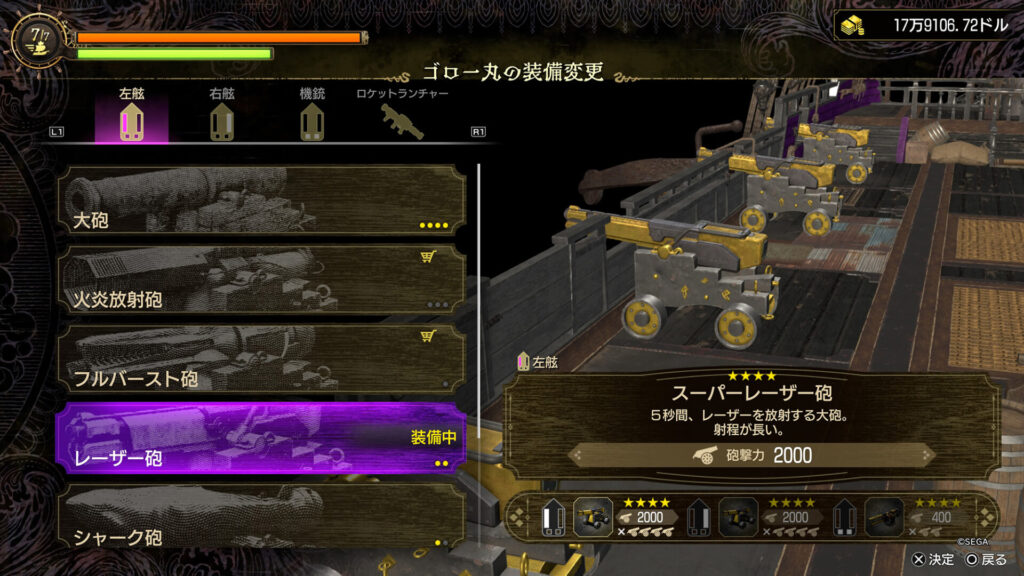Select the equipped レーザー砲 entry
The height and width of the screenshot is (576, 1024).
click(x=261, y=438)
